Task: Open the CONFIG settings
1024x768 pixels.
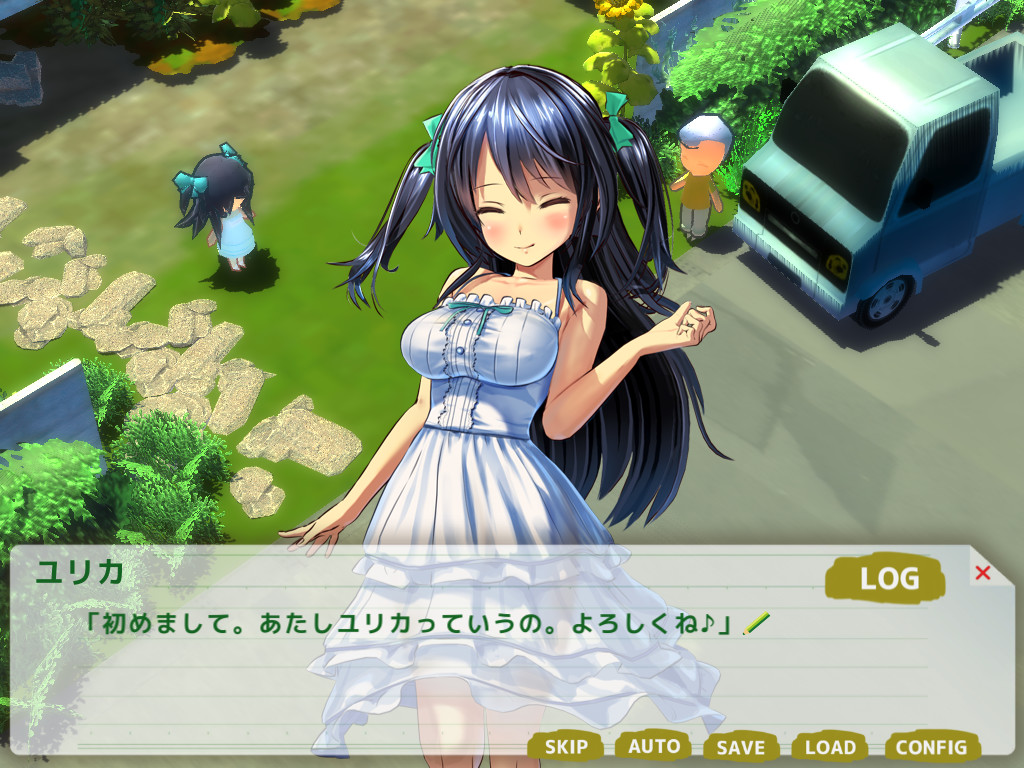Action: (x=931, y=746)
